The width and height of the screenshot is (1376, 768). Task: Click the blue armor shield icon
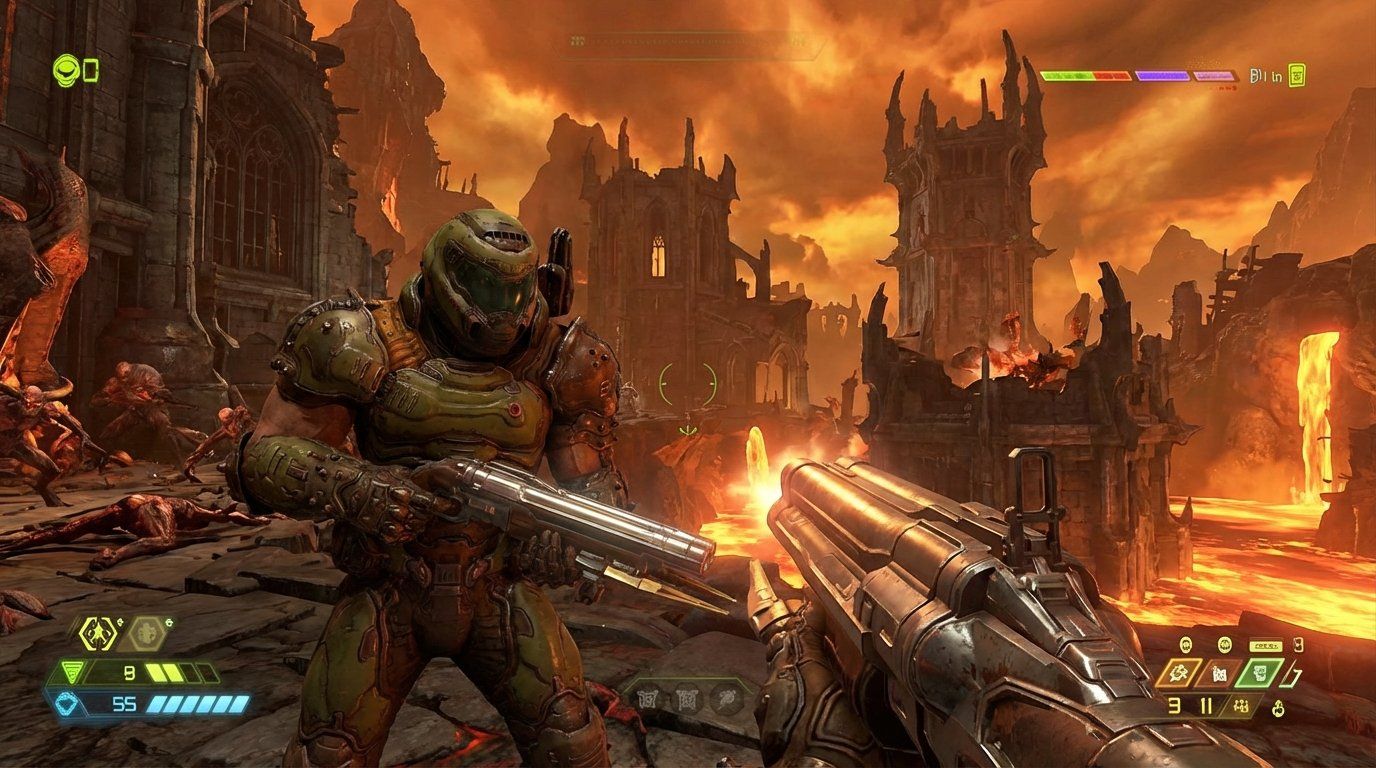(66, 703)
